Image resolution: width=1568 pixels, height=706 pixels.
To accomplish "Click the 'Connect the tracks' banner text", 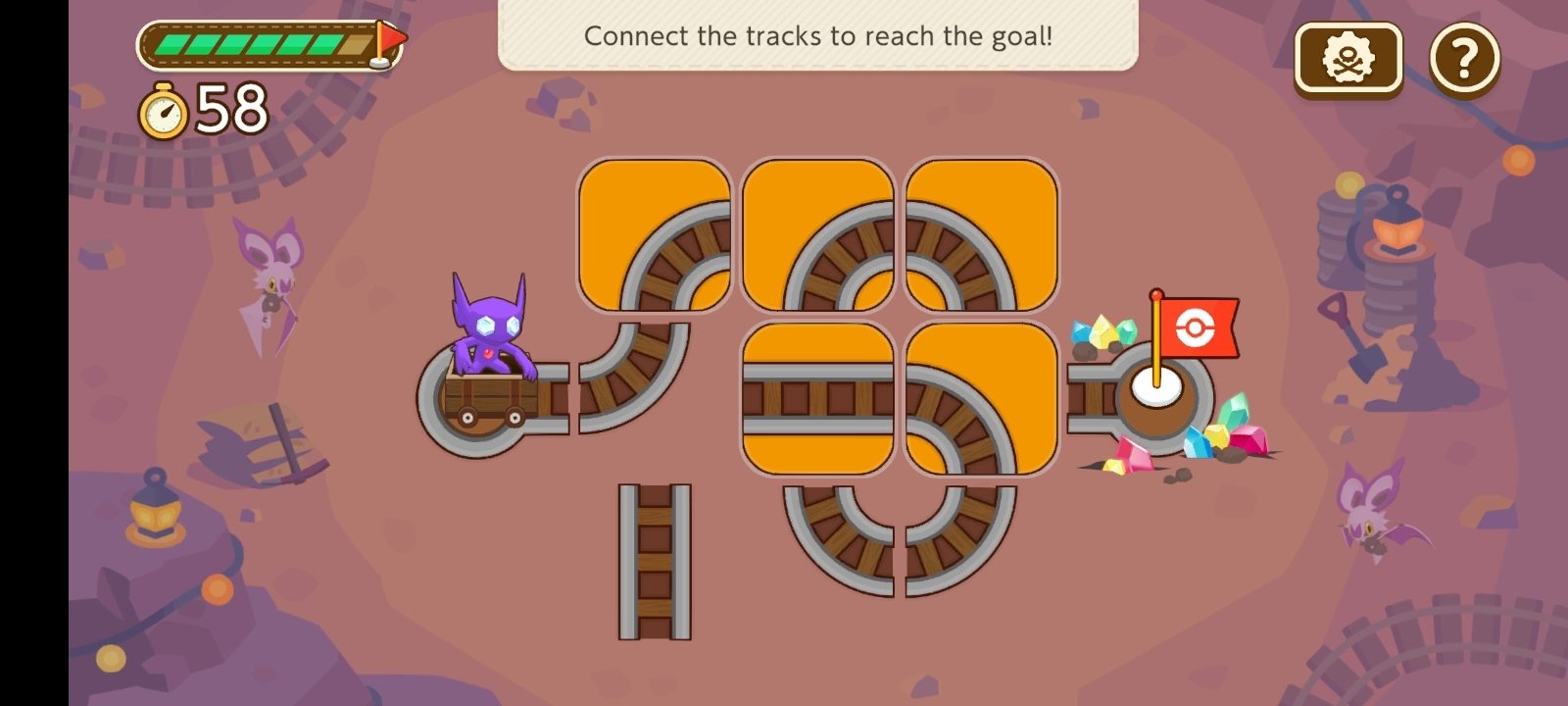I will [818, 36].
